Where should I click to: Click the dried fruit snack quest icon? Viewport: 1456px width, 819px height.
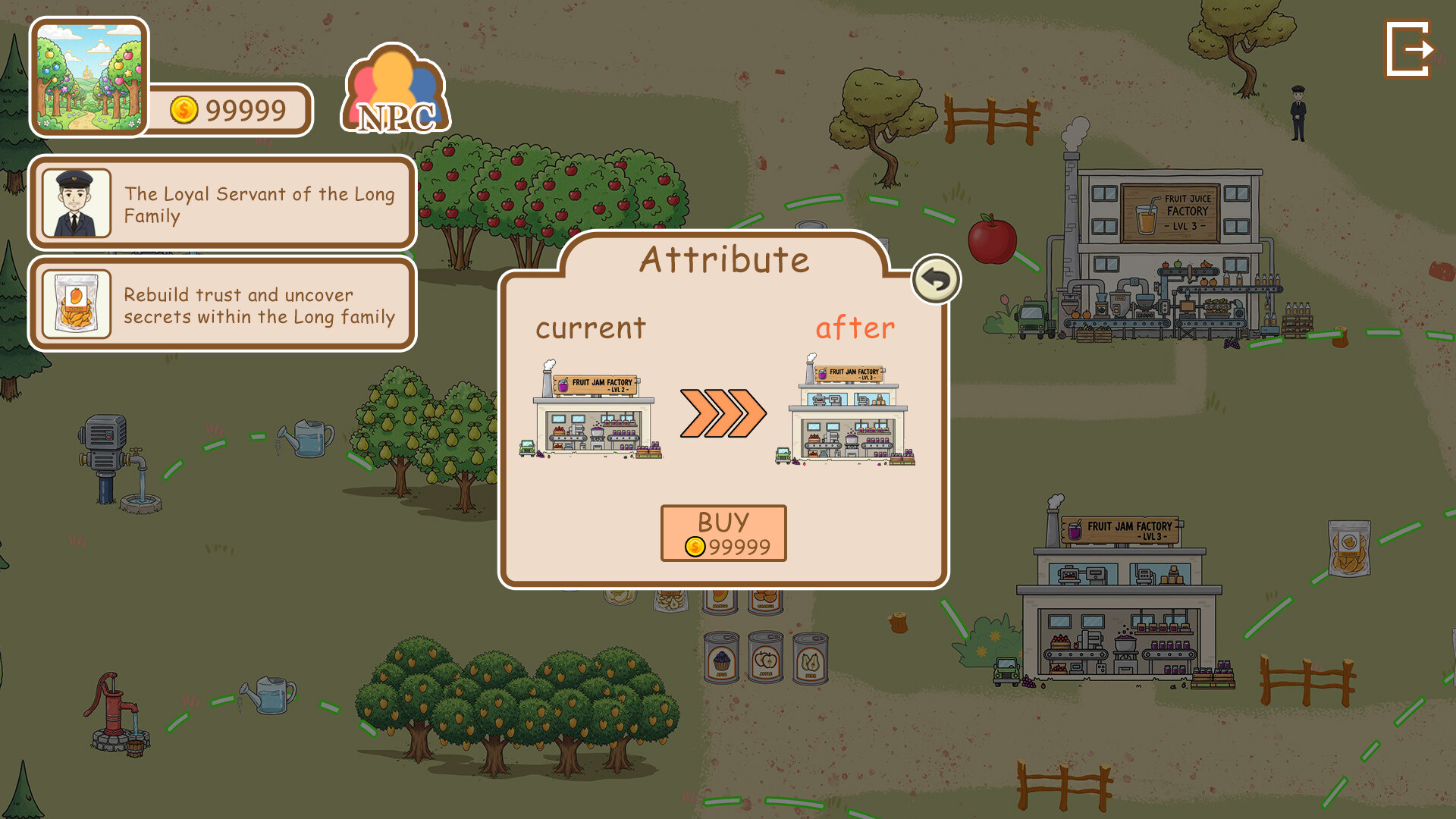click(76, 303)
